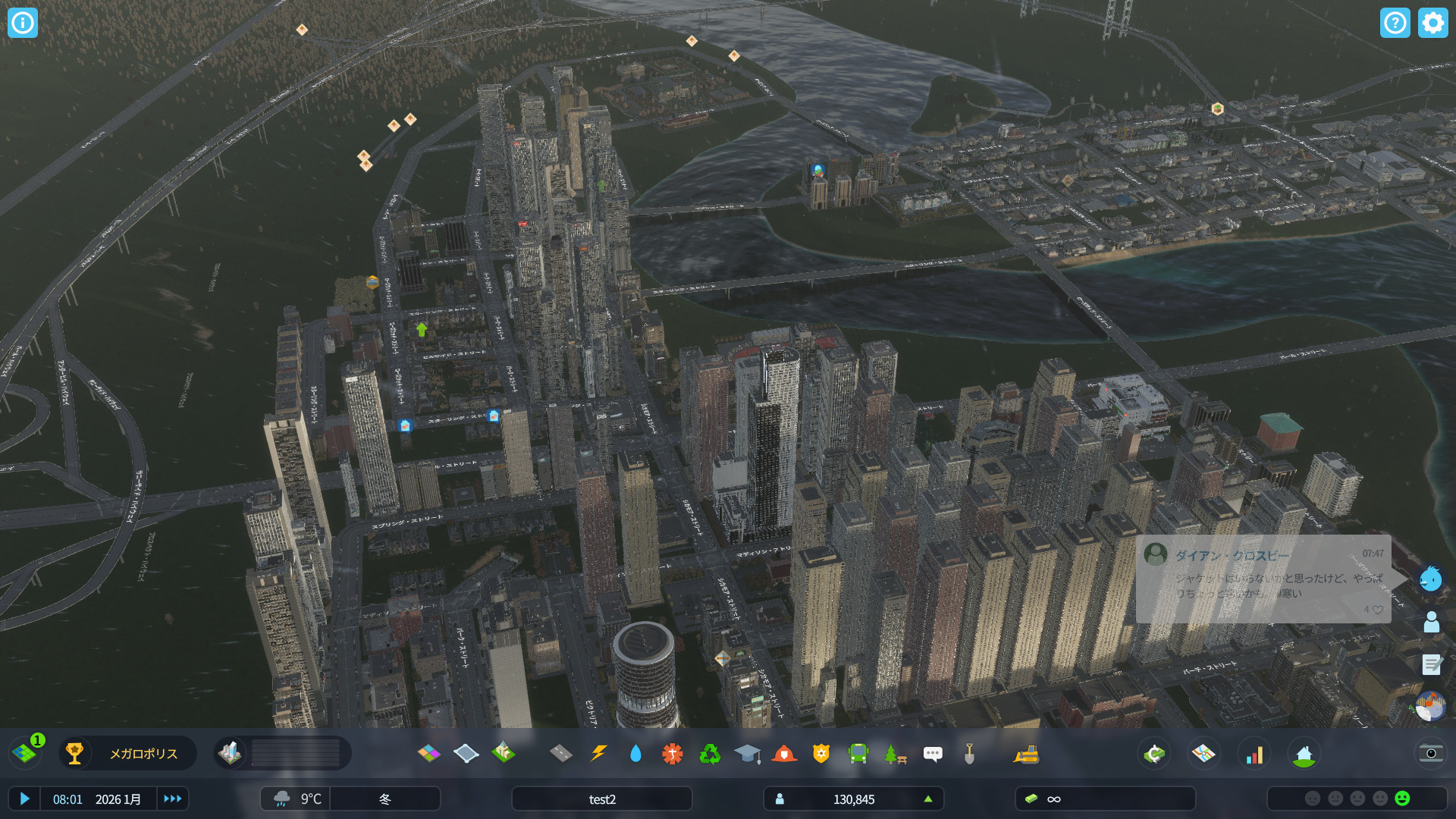Open the Economy panel with the money icon
Viewport: 1456px width, 819px height.
tap(1153, 754)
